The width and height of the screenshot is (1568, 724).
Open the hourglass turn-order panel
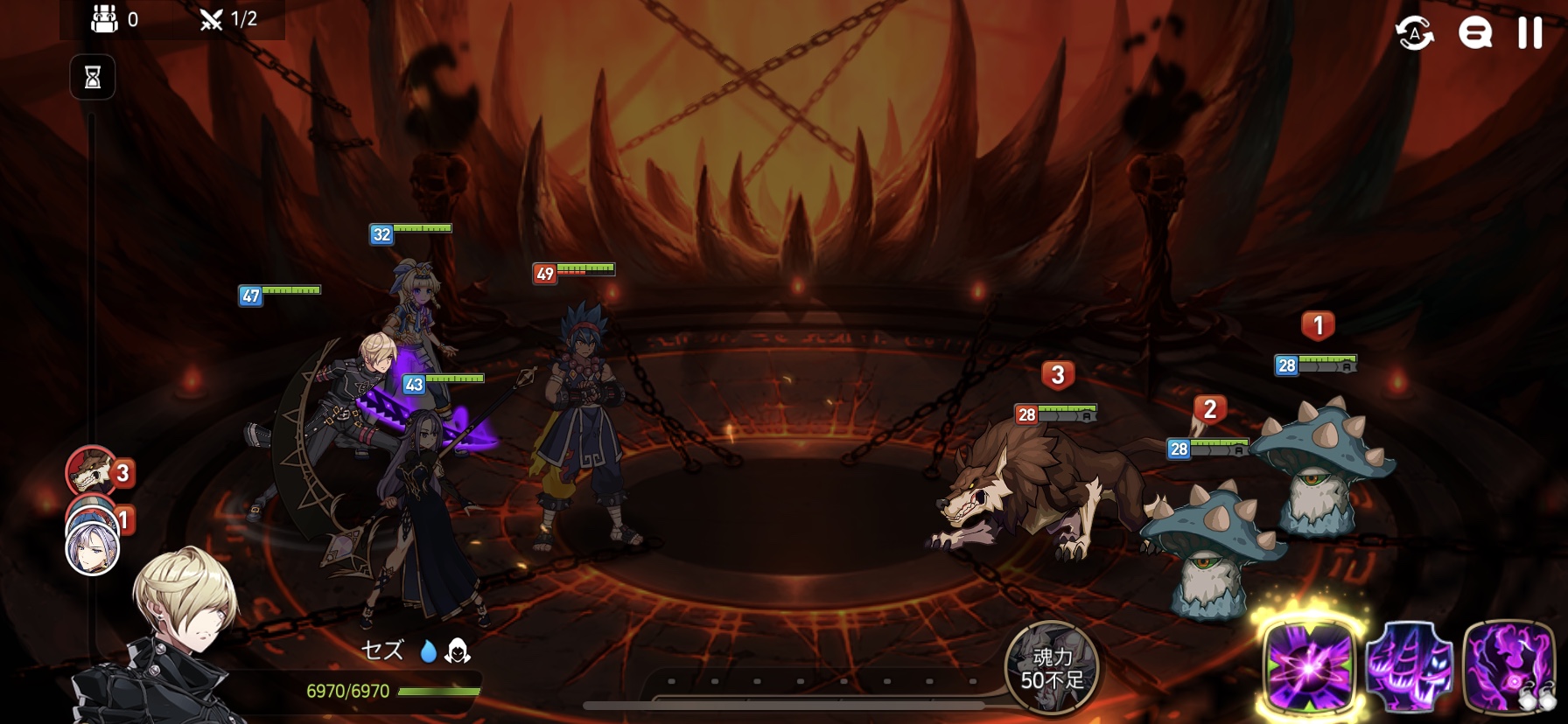[93, 78]
